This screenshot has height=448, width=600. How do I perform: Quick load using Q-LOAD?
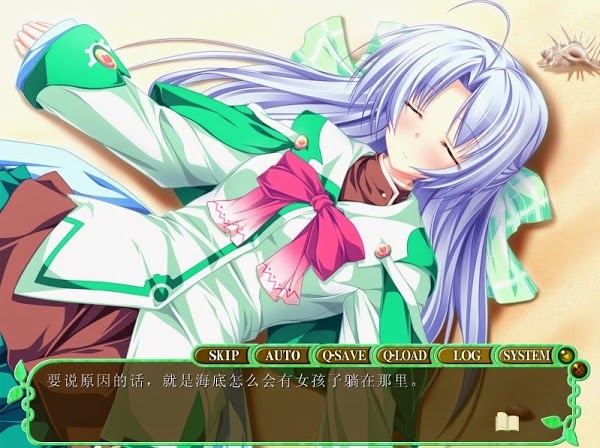point(404,355)
